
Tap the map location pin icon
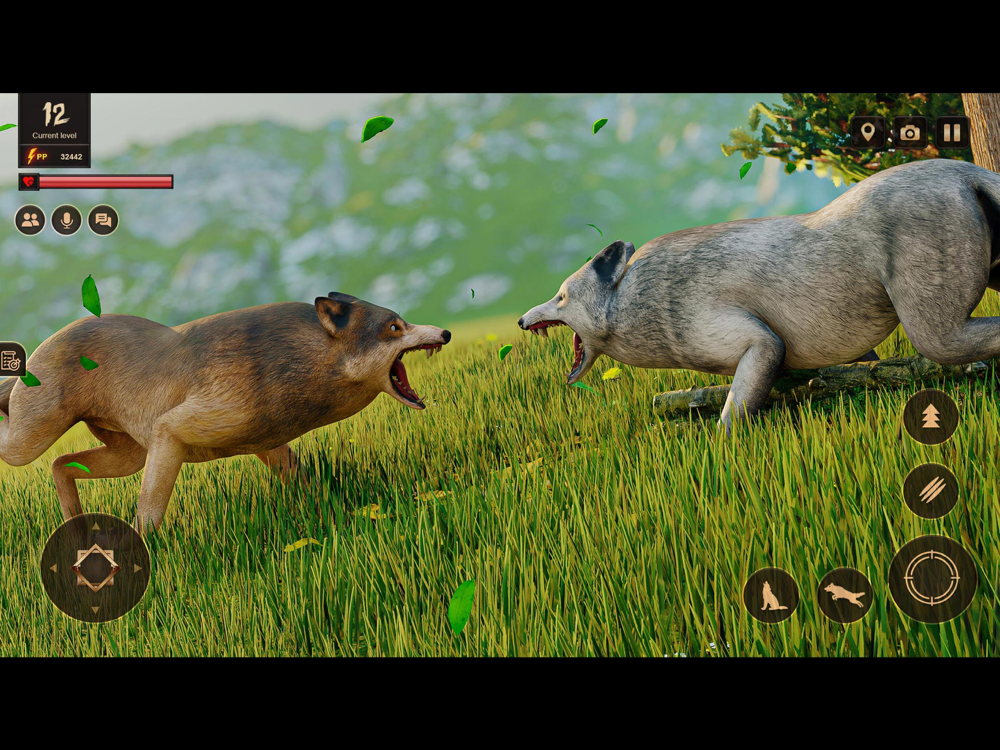(867, 132)
